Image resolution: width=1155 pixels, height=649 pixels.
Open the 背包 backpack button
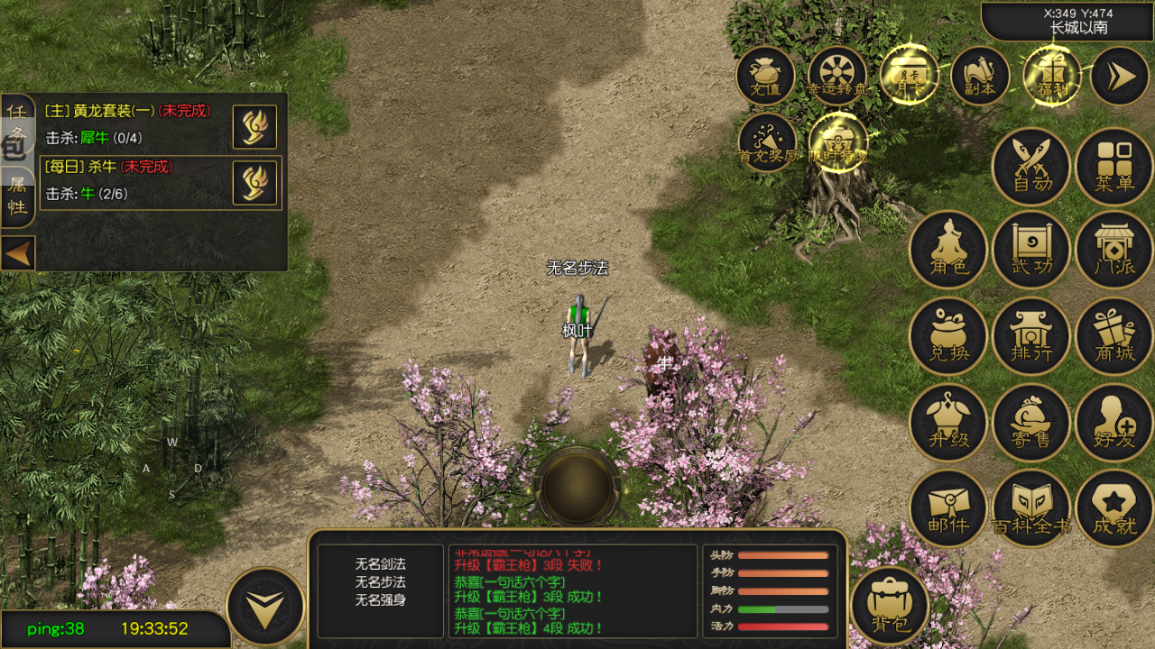click(890, 604)
